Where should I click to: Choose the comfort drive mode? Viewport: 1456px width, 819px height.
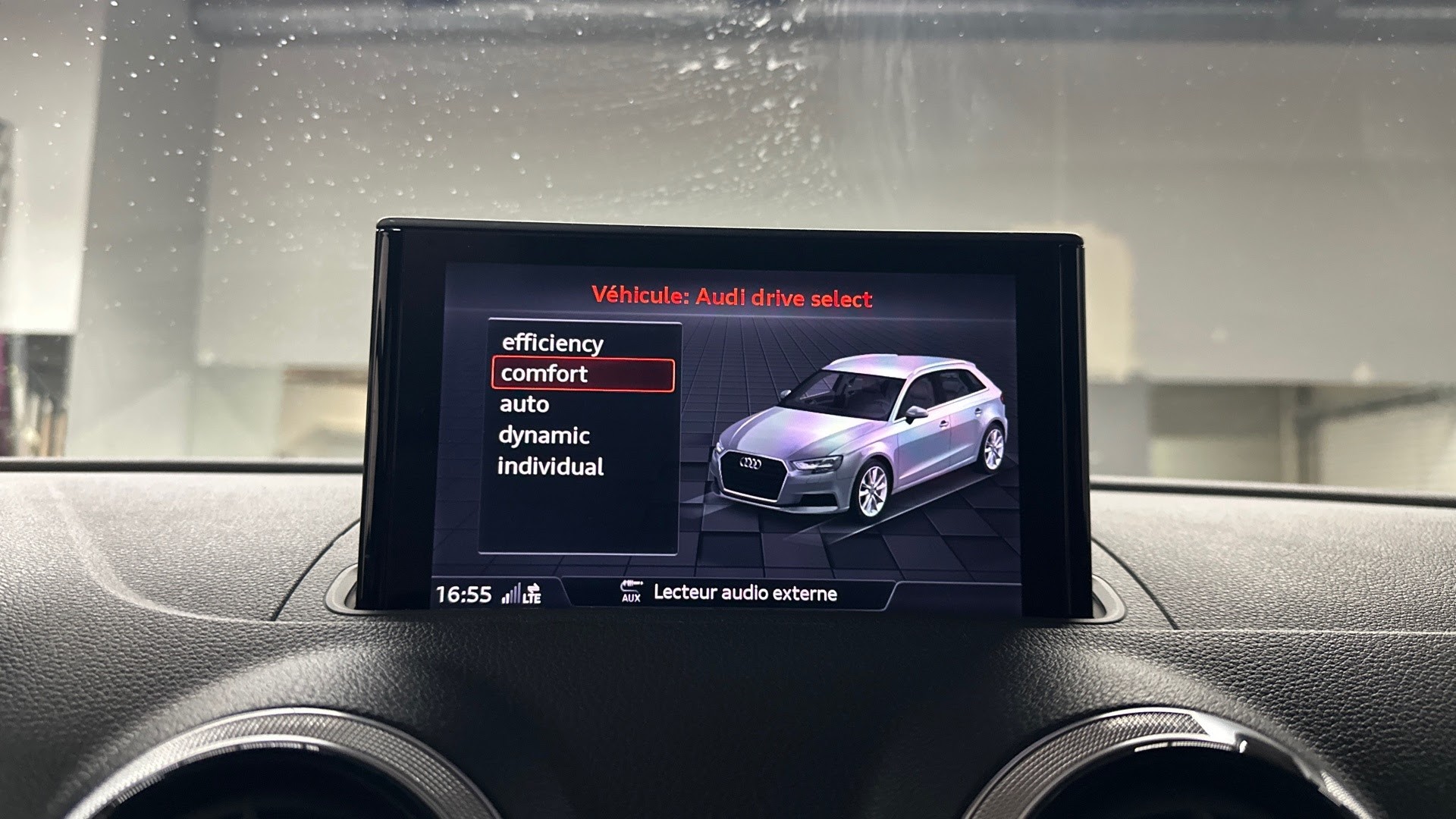(x=582, y=375)
